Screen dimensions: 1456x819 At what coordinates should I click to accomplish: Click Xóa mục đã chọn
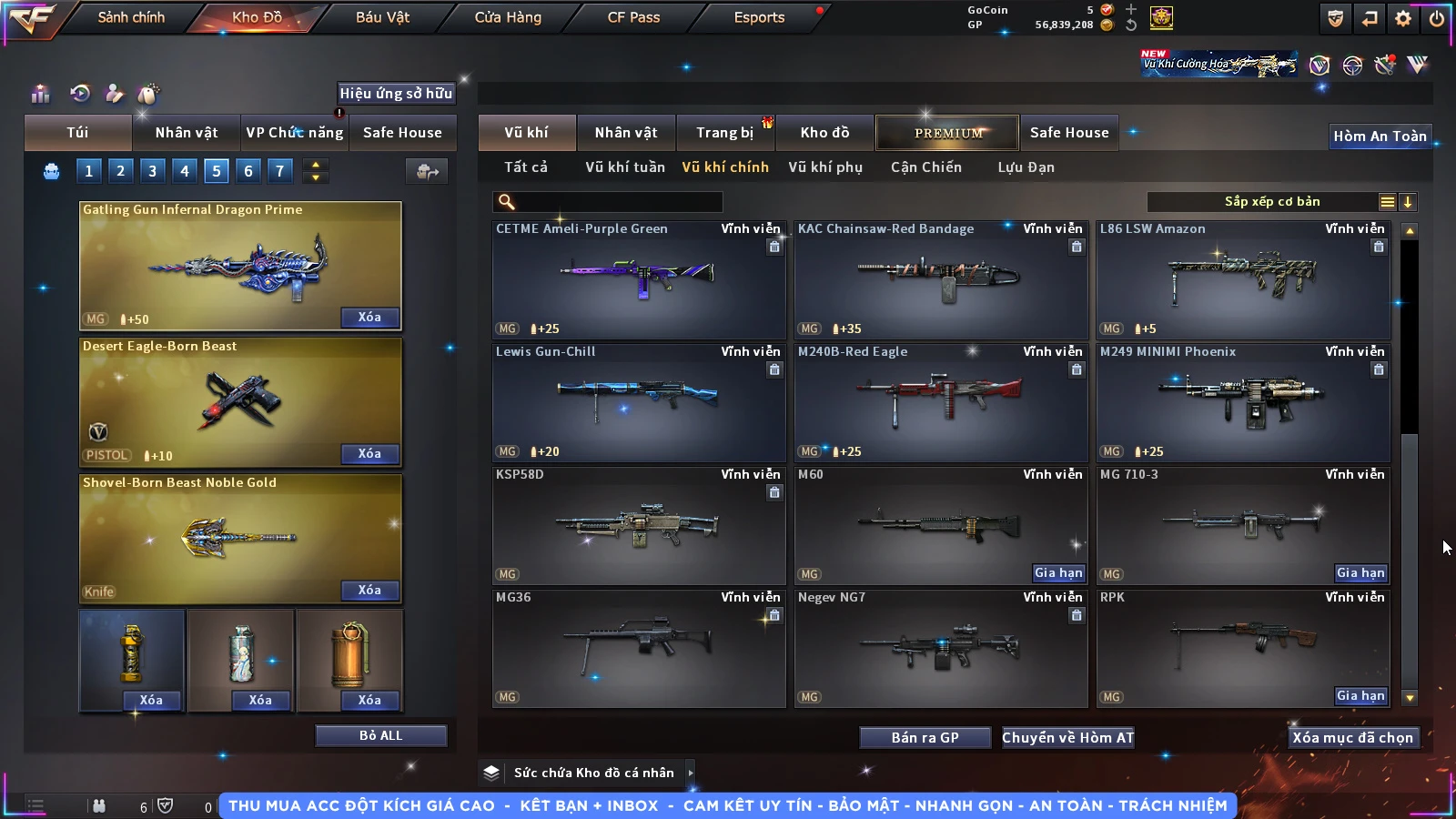click(1352, 738)
